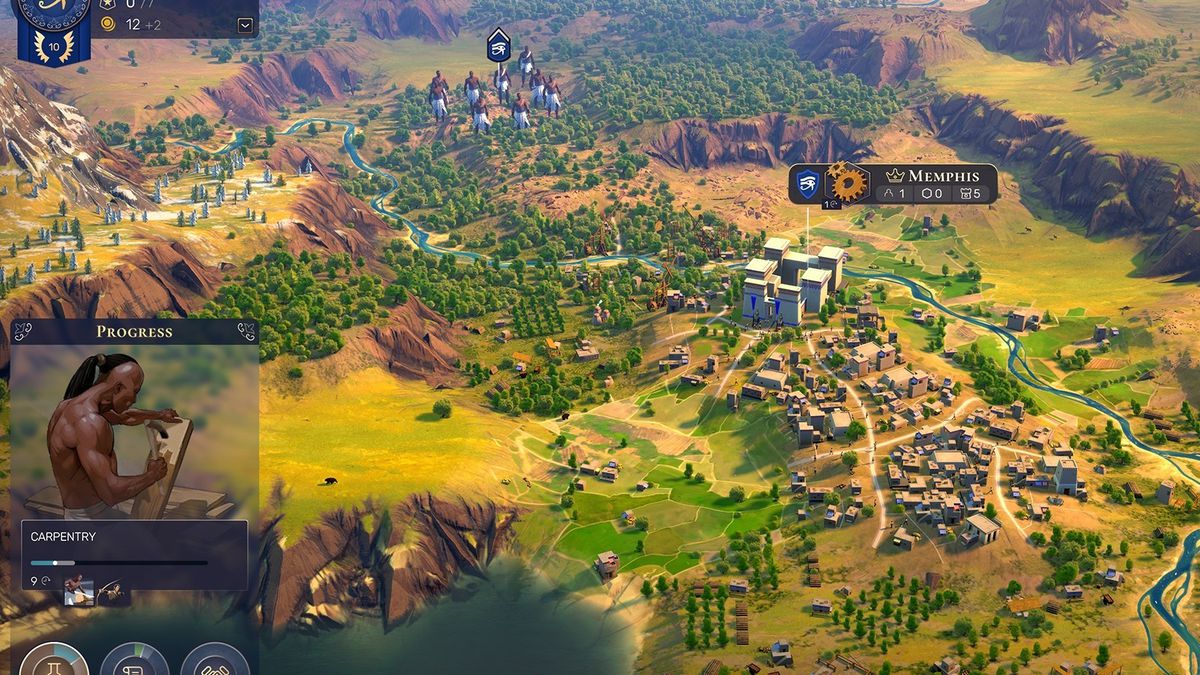Image resolution: width=1200 pixels, height=675 pixels.
Task: Select the army unit banner marker
Action: point(498,45)
